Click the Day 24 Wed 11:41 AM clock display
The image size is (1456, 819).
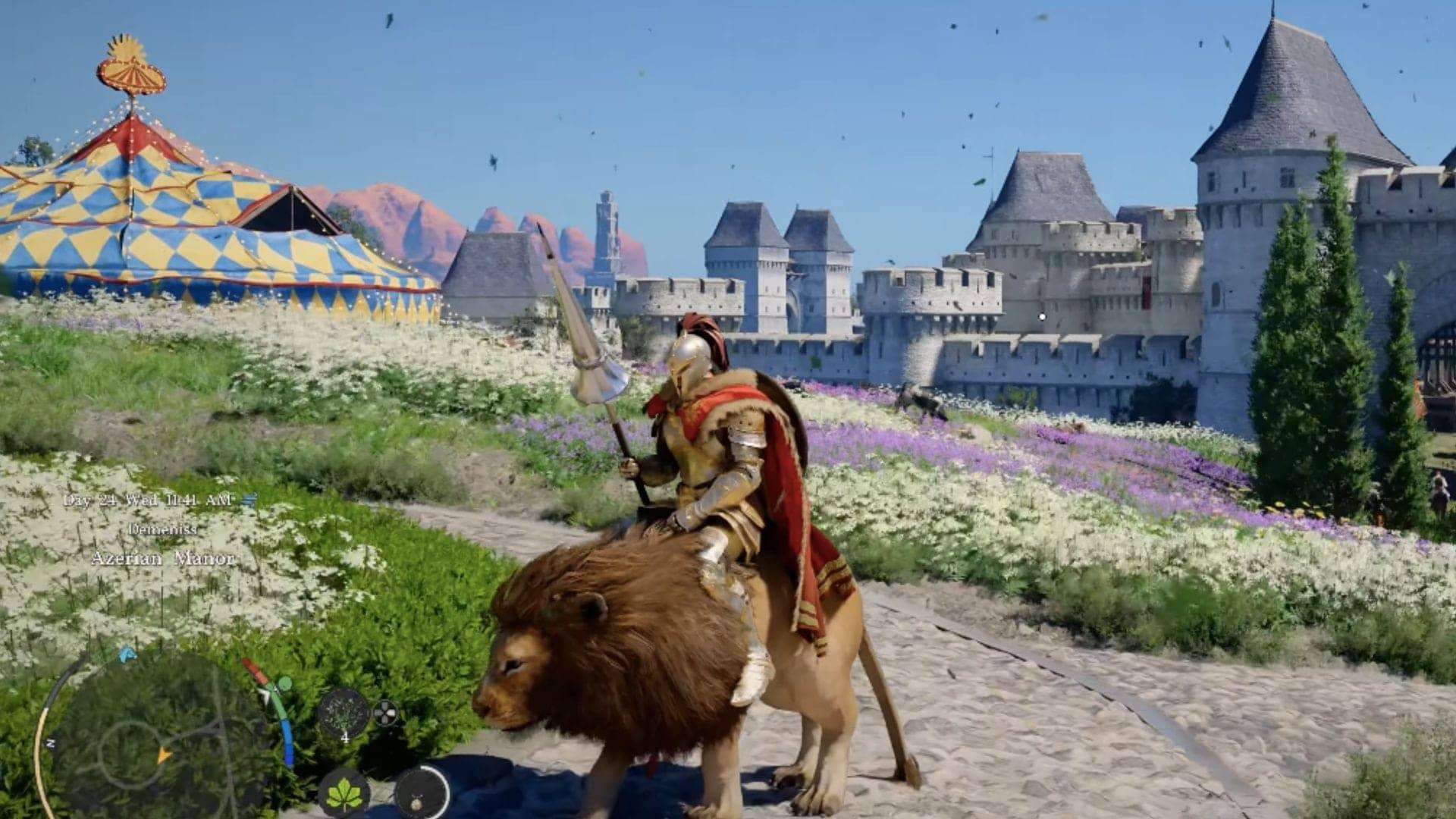(x=149, y=500)
